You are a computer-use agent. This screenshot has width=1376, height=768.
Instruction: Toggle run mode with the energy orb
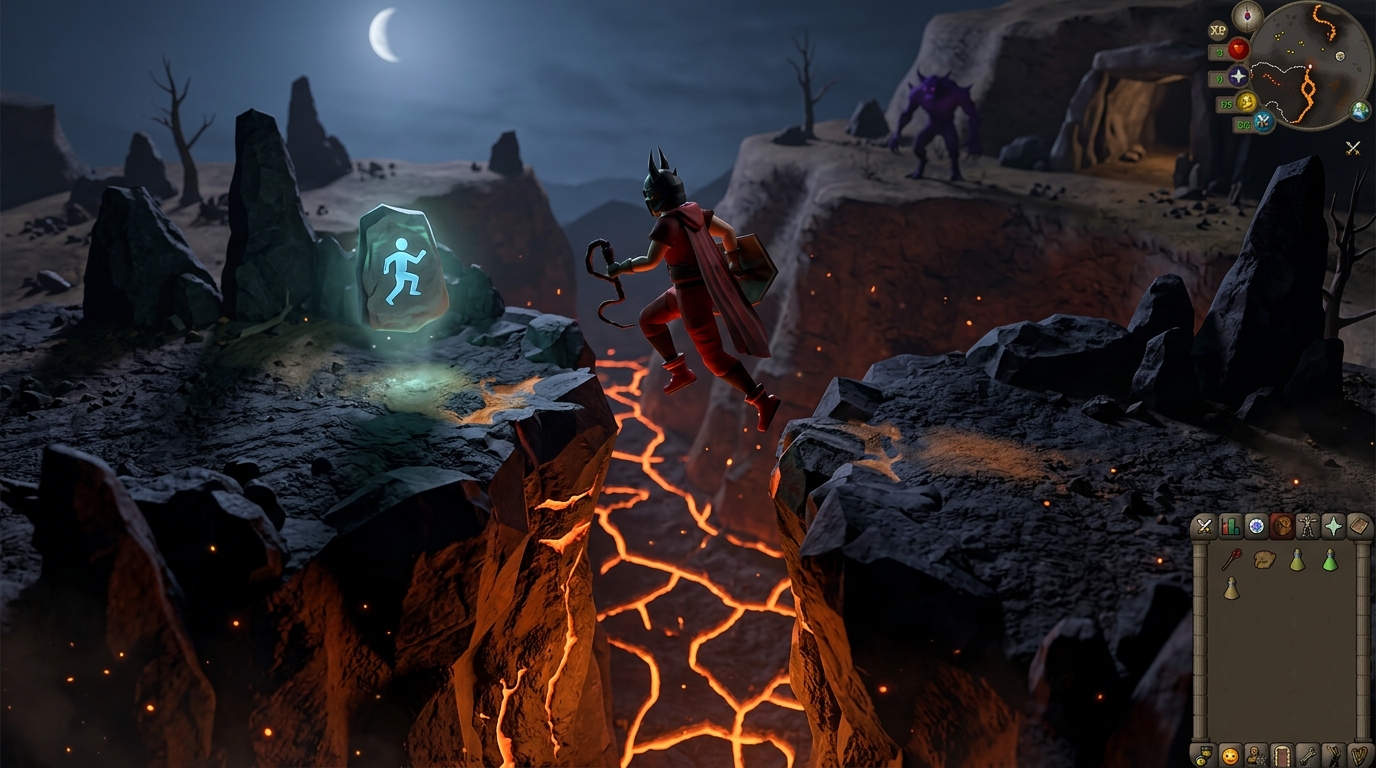(1247, 102)
